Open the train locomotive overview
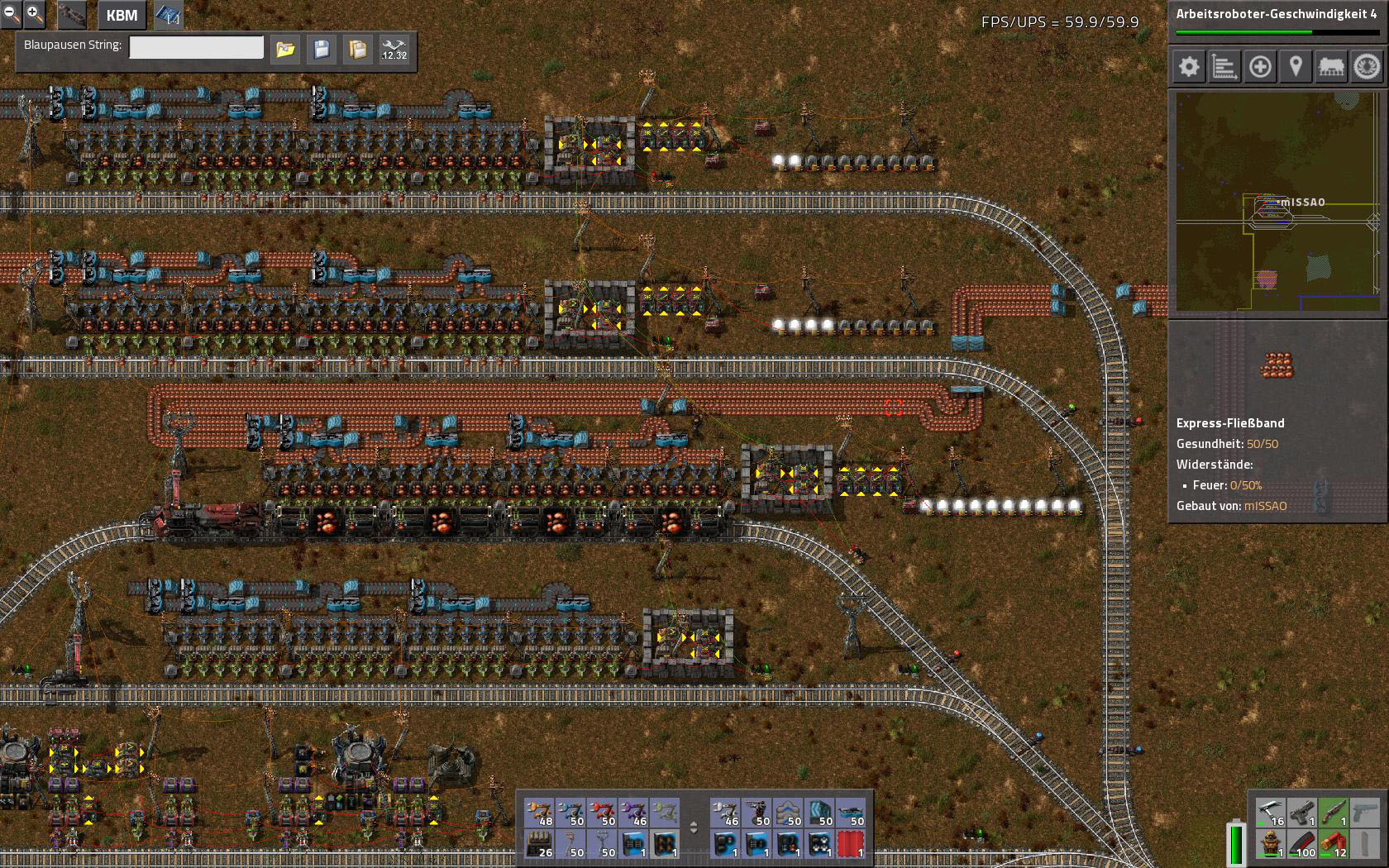The height and width of the screenshot is (868, 1389). [x=1331, y=67]
